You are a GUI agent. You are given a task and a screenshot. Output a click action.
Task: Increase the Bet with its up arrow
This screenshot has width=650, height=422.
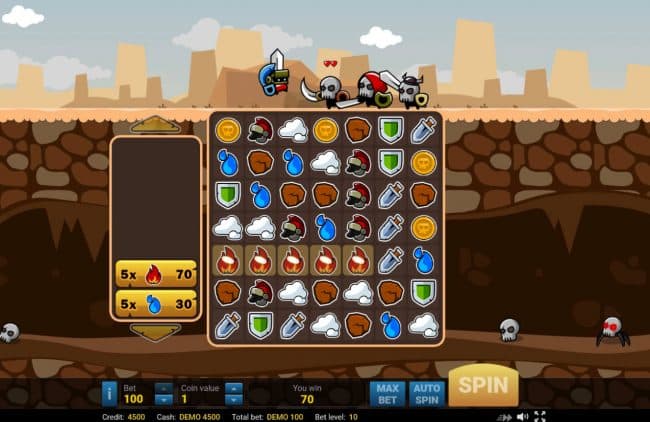[x=164, y=387]
